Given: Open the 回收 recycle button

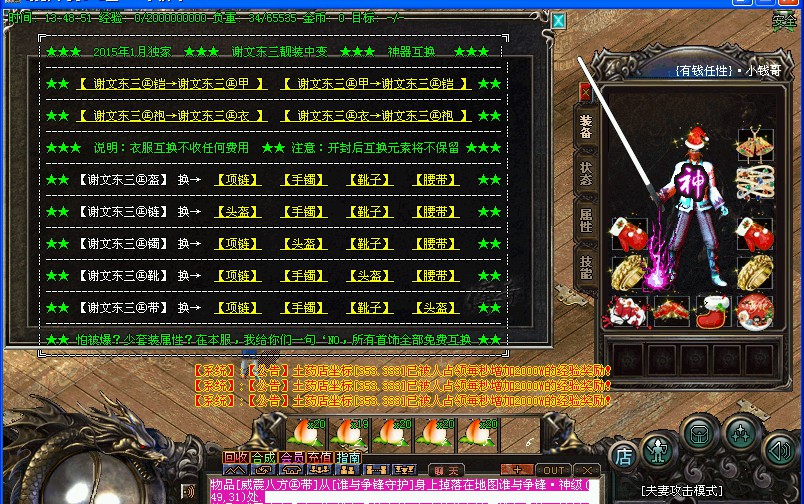Looking at the screenshot, I should pos(237,458).
